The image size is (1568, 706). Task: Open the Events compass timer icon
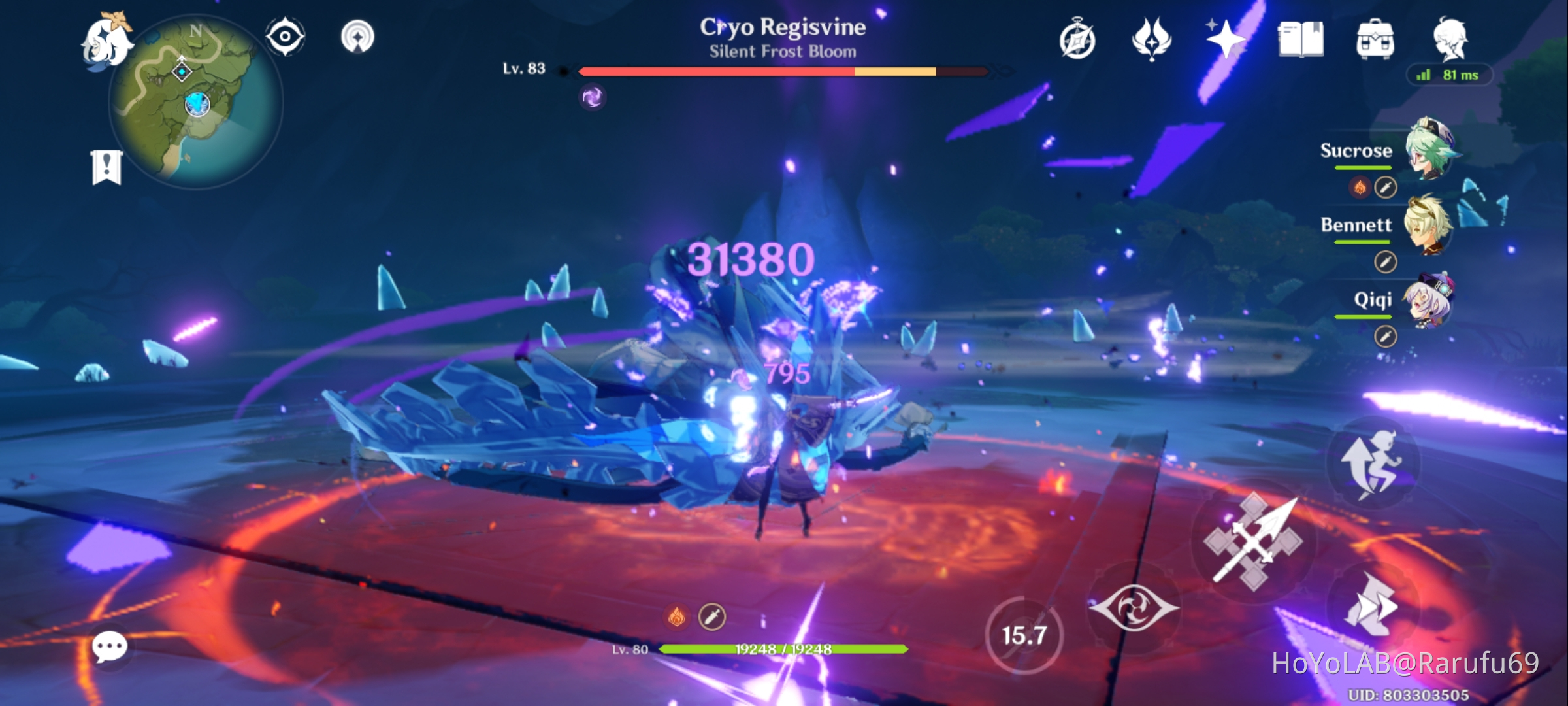point(1077,41)
